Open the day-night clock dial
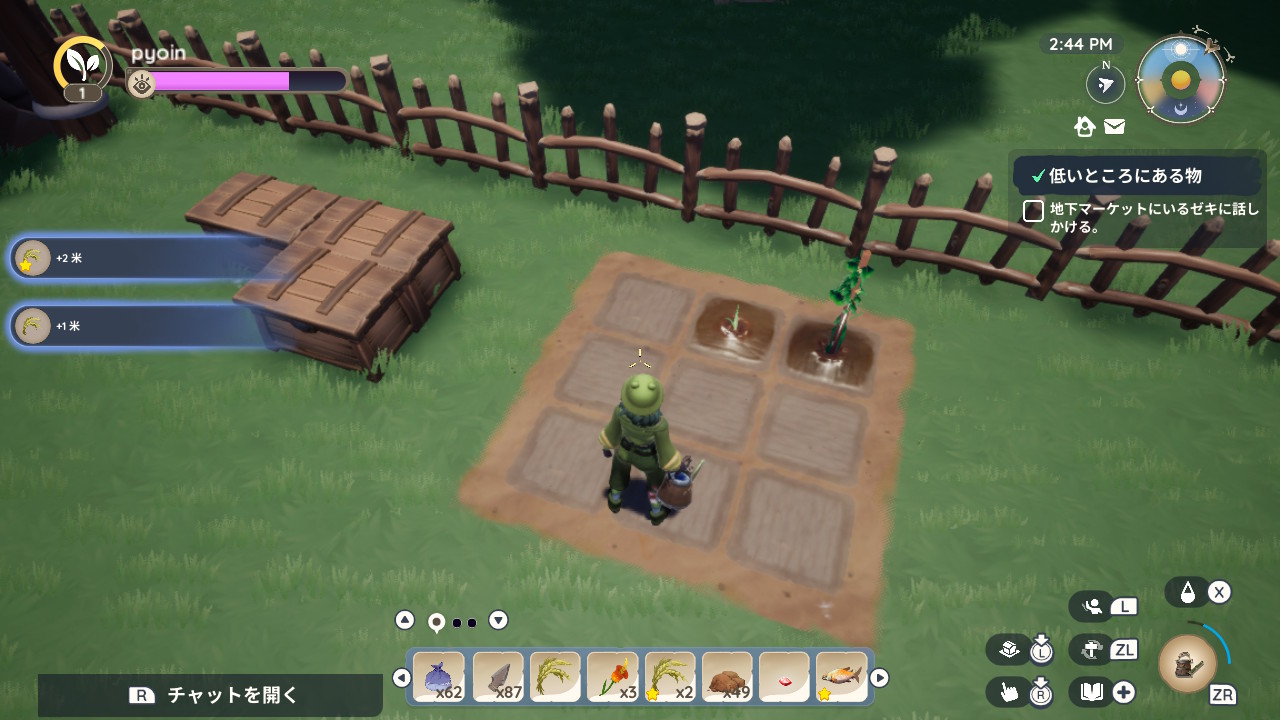This screenshot has width=1280, height=720. pyautogui.click(x=1181, y=80)
